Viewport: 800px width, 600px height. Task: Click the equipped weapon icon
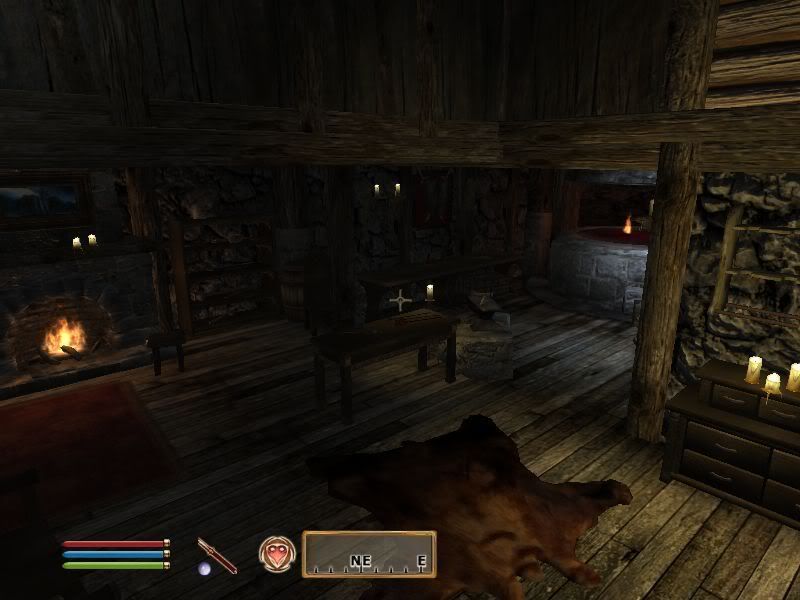[217, 555]
